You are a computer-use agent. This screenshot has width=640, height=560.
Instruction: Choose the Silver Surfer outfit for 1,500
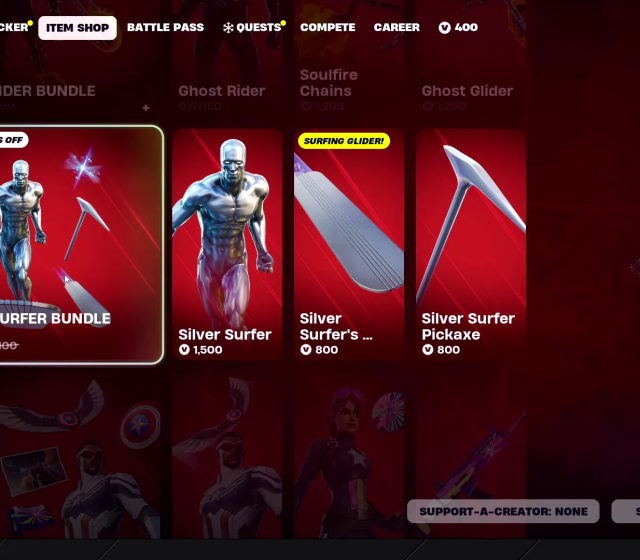click(226, 245)
